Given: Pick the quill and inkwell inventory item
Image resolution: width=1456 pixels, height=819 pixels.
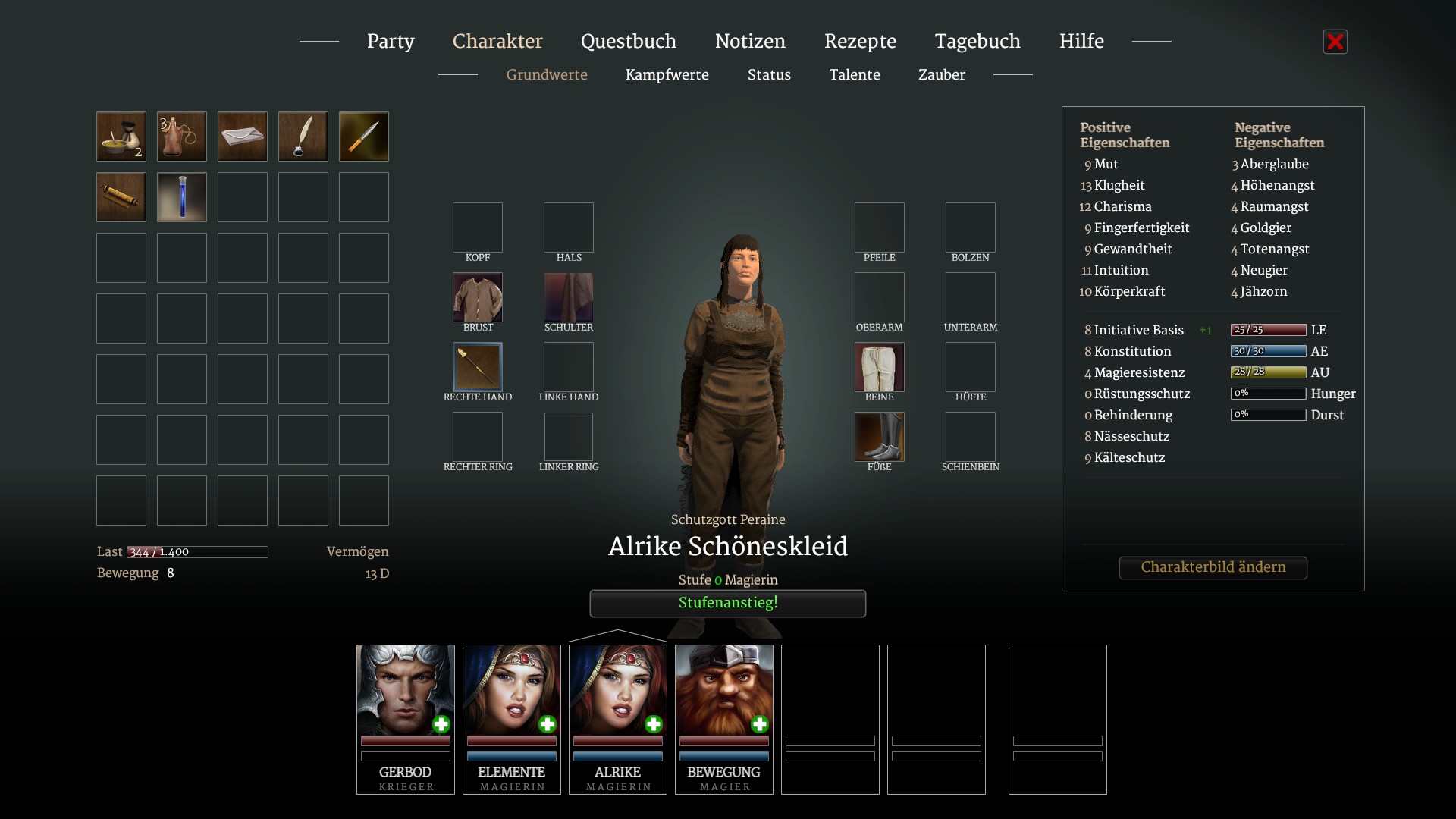Looking at the screenshot, I should [x=303, y=136].
